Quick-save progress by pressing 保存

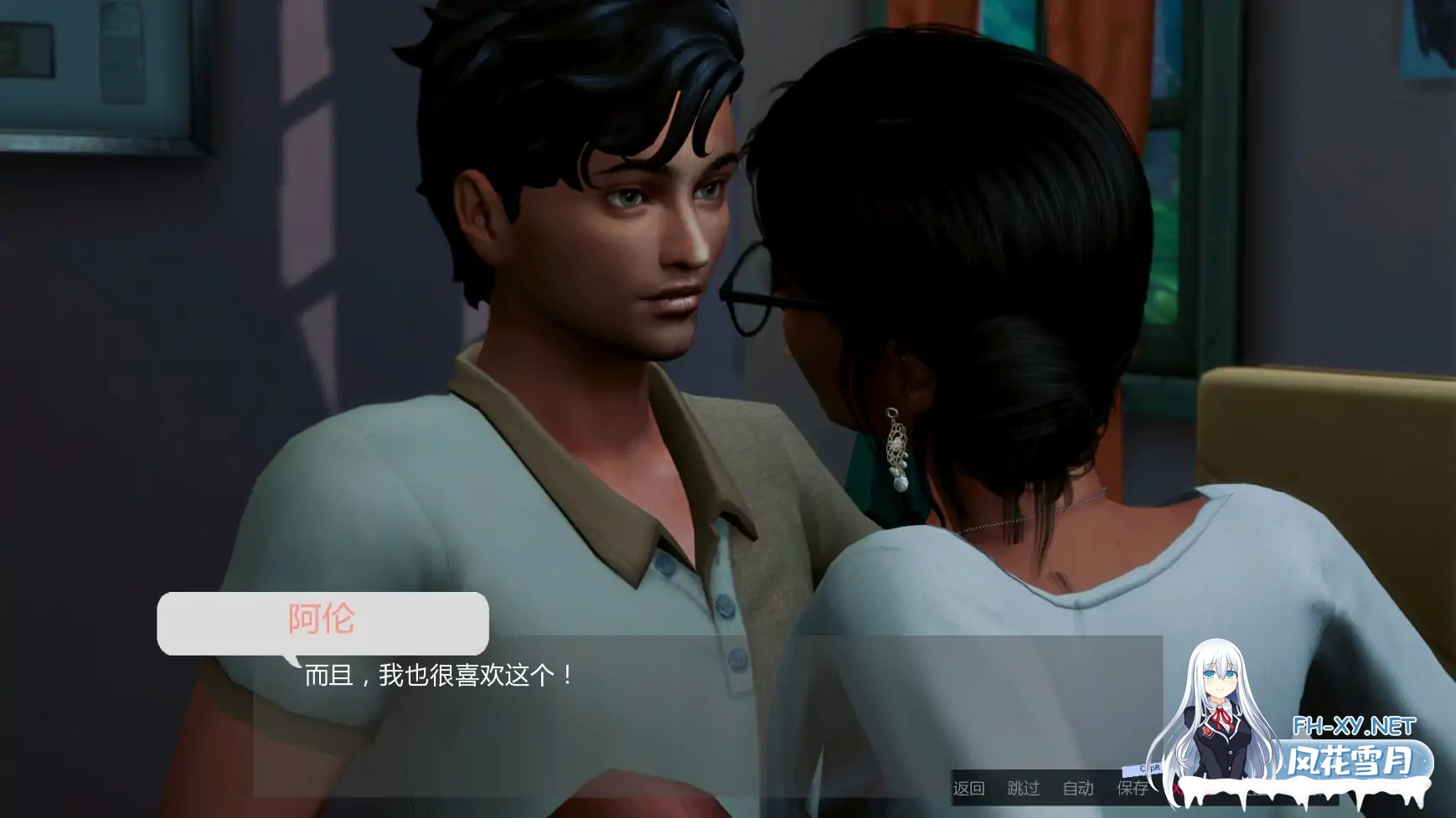[1133, 787]
